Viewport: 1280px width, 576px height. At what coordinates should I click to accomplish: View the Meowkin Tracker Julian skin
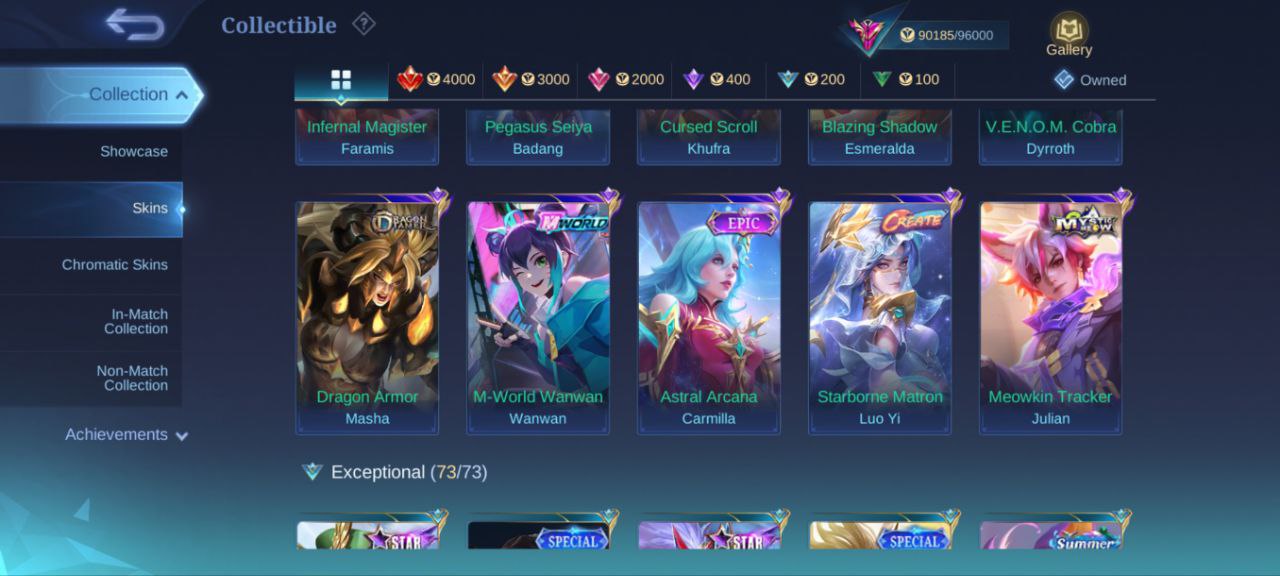pyautogui.click(x=1051, y=315)
